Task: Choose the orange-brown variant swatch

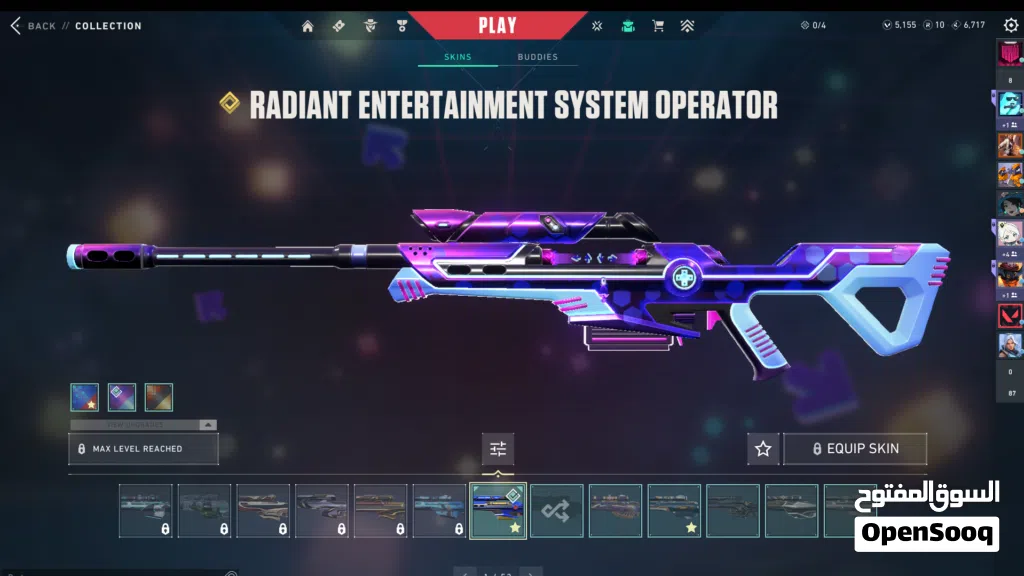Action: point(158,397)
